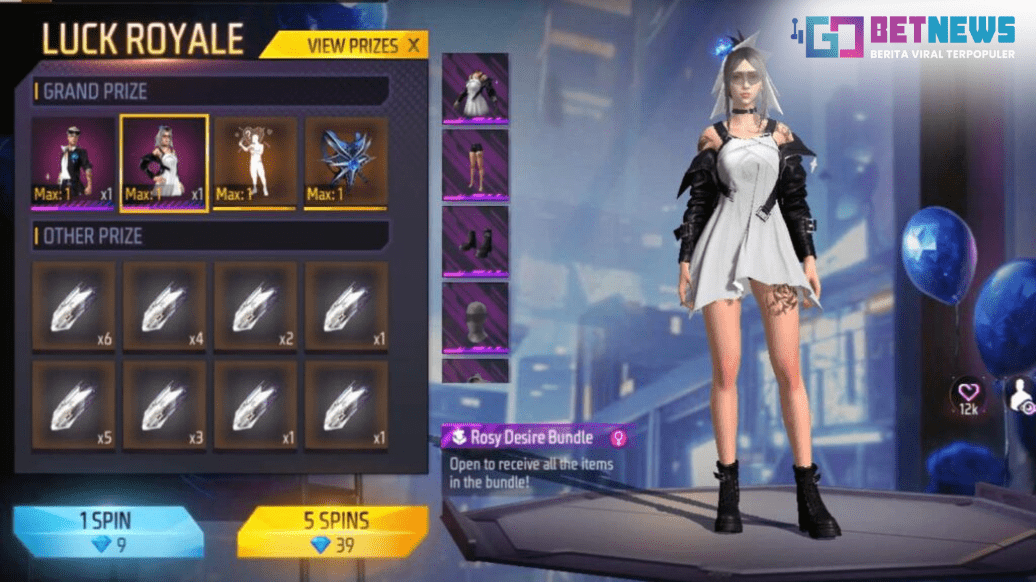
Task: Choose the emote grand prize tile
Action: (x=255, y=163)
